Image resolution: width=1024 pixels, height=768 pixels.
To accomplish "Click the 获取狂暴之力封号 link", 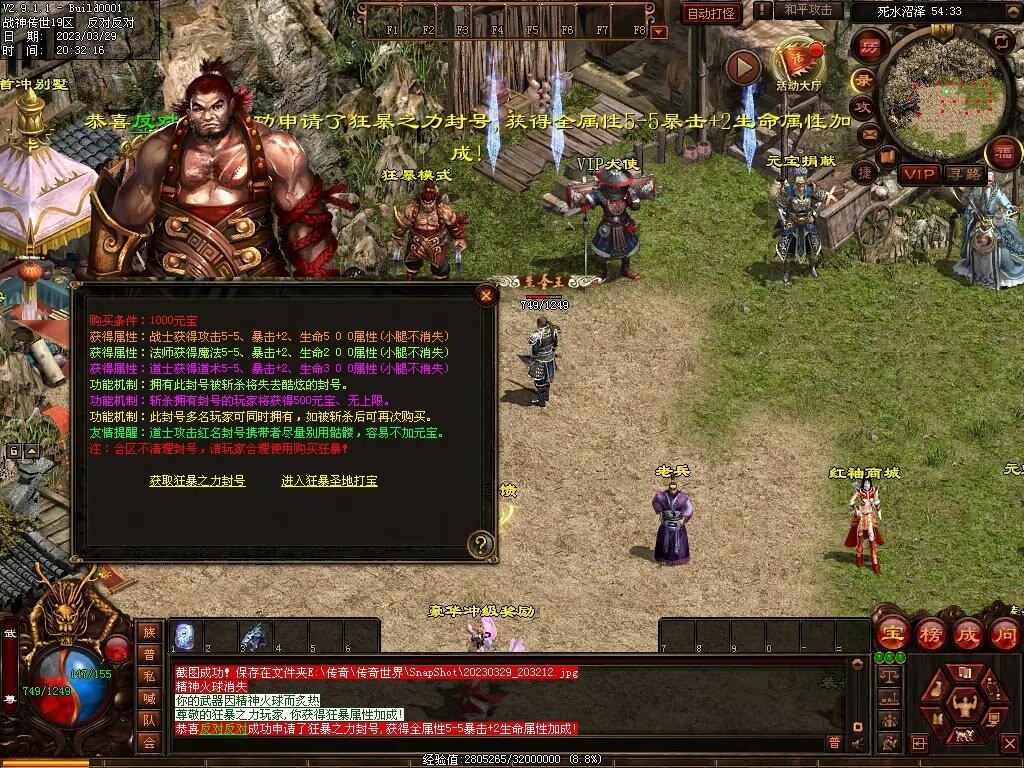I will click(x=197, y=481).
